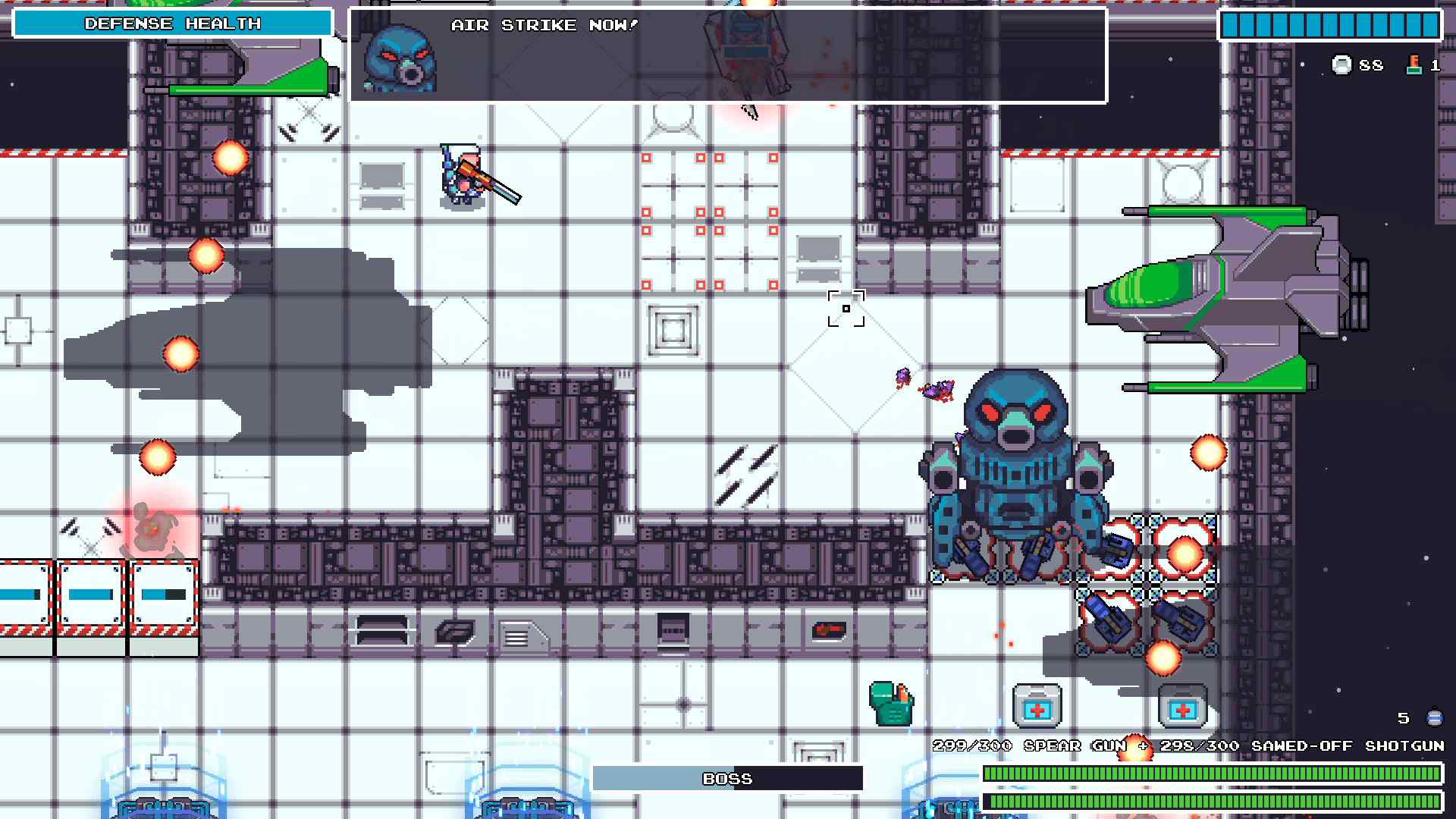The image size is (1456, 819).
Task: Click the green supply crate item
Action: tap(891, 705)
